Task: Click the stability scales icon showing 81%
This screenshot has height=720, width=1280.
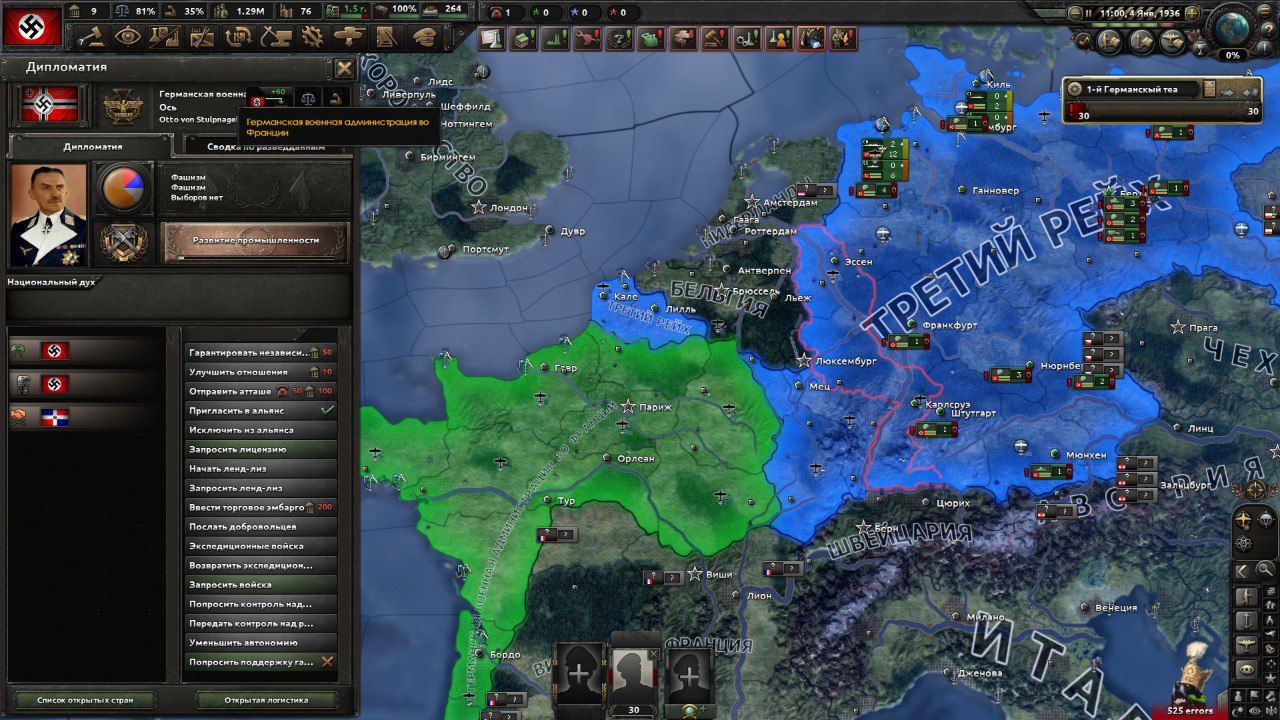Action: click(121, 10)
